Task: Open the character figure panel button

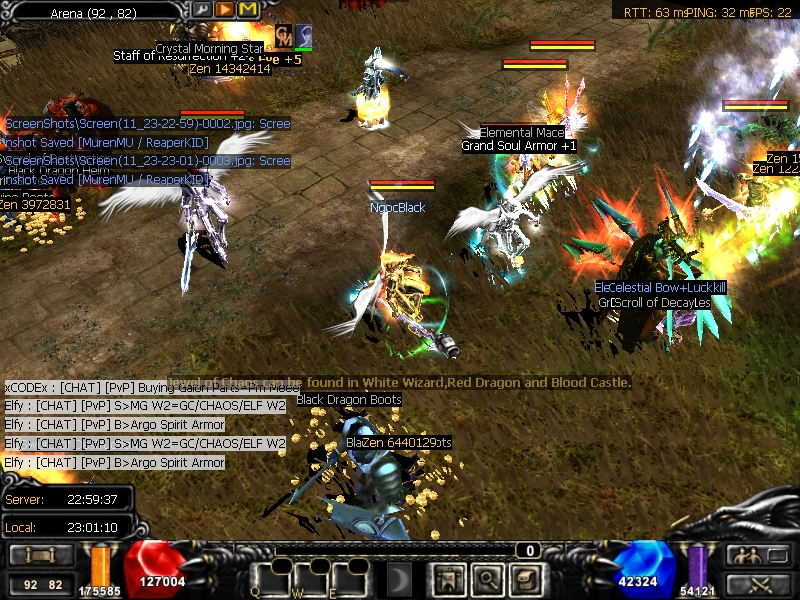Action: point(445,578)
